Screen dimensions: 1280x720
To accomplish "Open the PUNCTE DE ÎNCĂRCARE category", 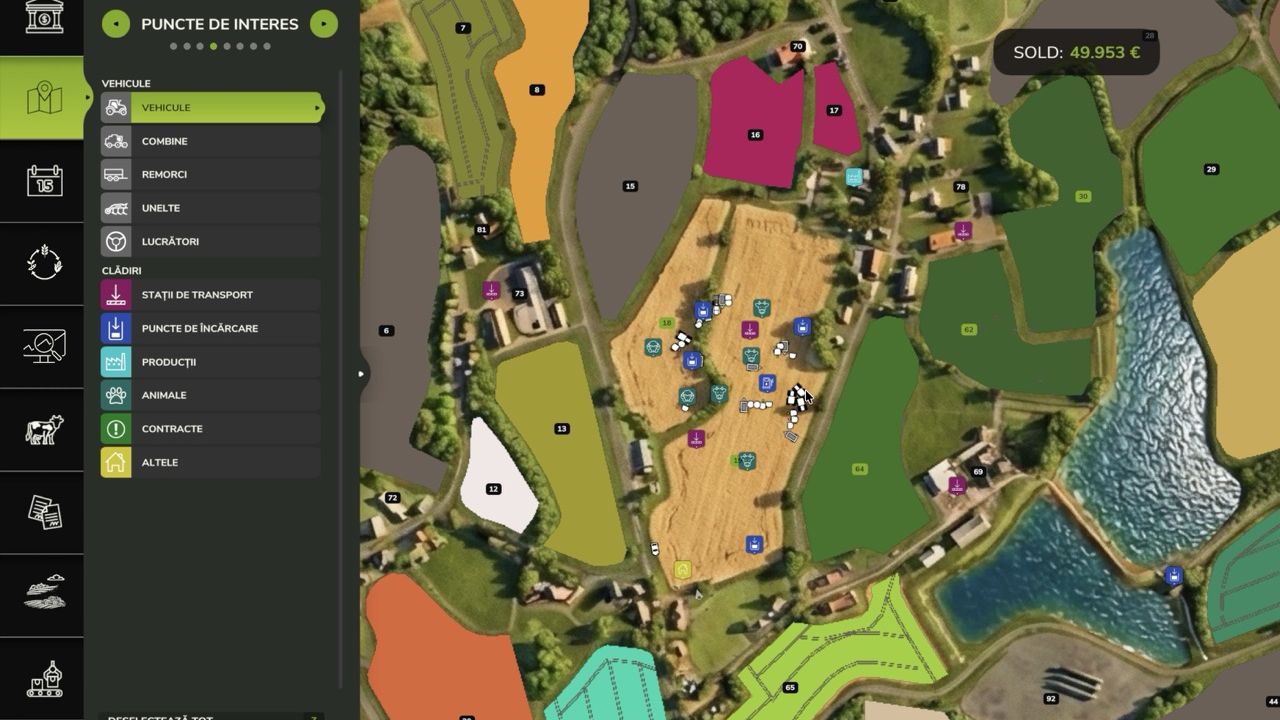I will pyautogui.click(x=210, y=328).
